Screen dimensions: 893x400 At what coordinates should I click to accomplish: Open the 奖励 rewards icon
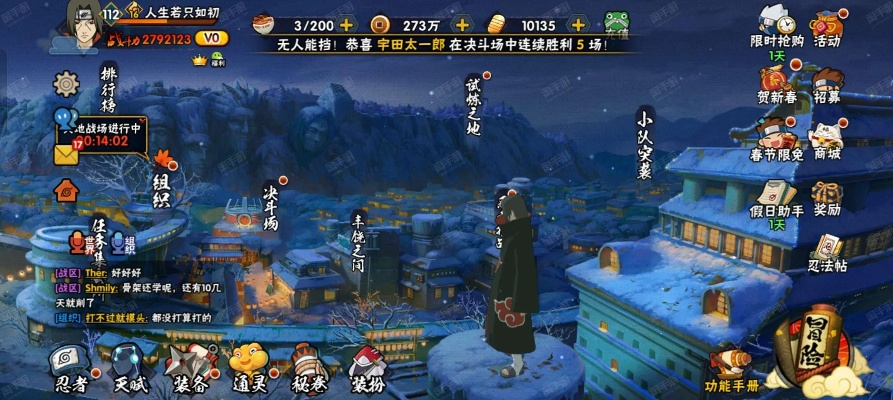(826, 199)
